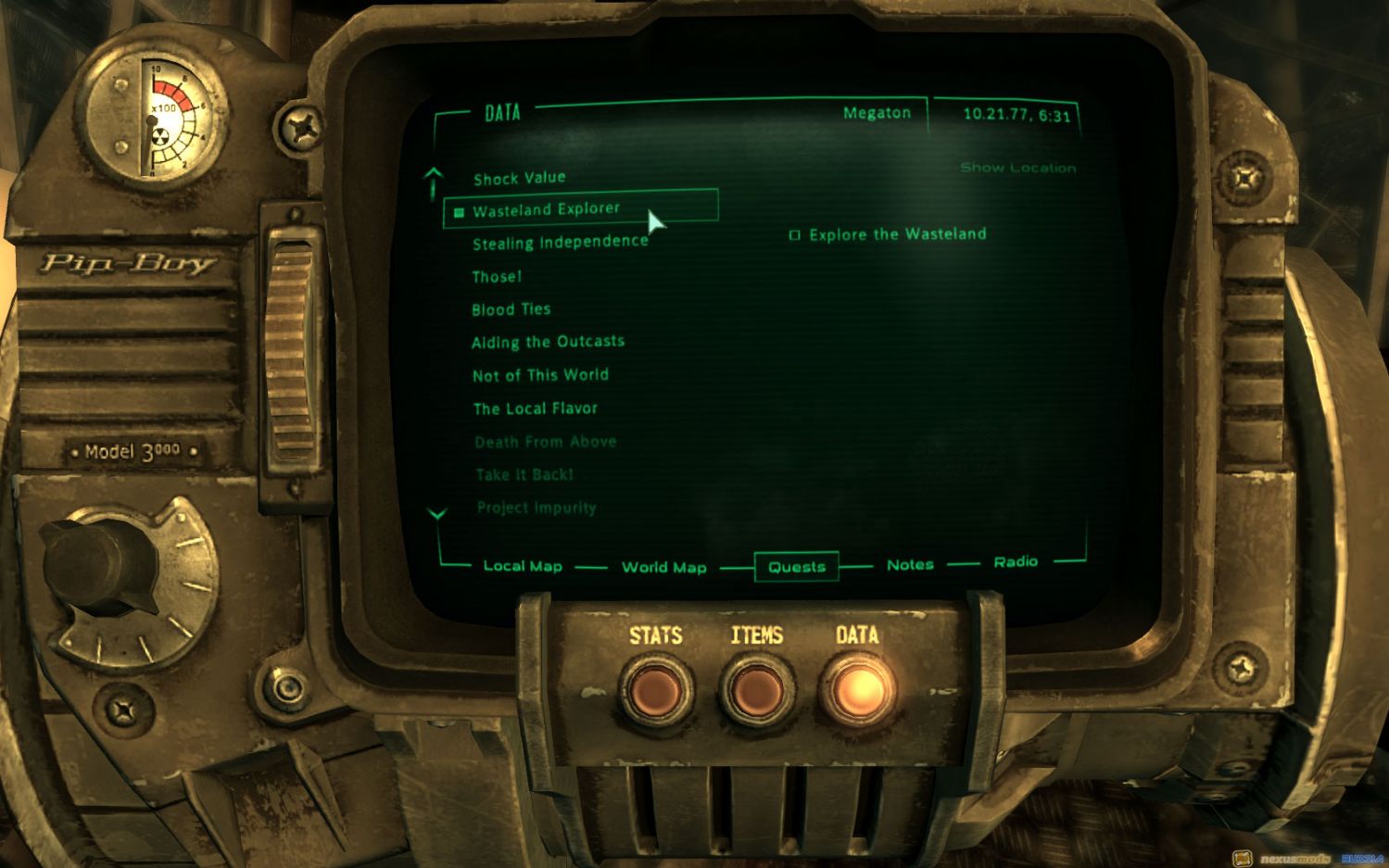Switch to the Notes tab
Screen dimensions: 1389x868
coord(910,564)
